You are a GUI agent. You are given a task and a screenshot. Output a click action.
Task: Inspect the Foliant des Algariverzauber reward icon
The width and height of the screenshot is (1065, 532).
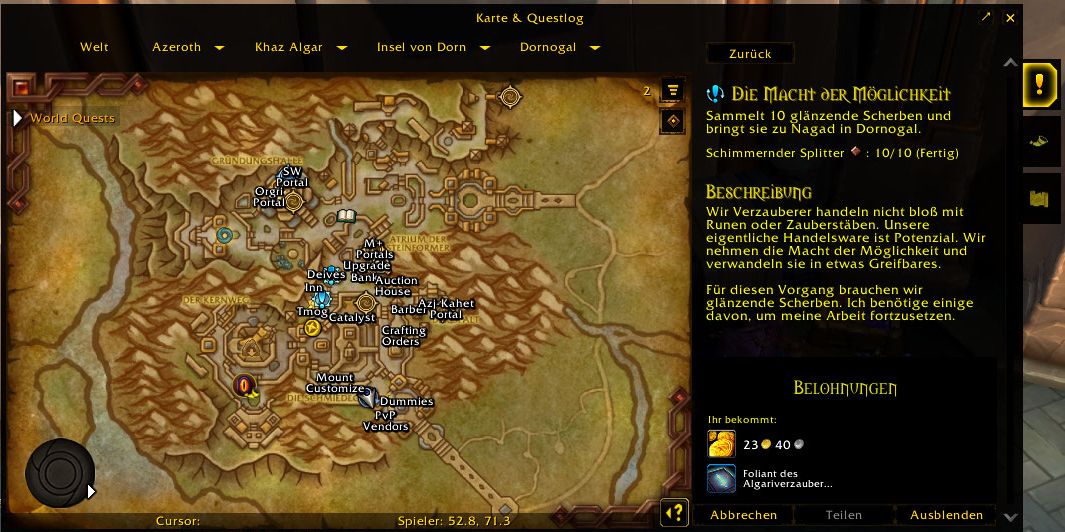(x=721, y=479)
